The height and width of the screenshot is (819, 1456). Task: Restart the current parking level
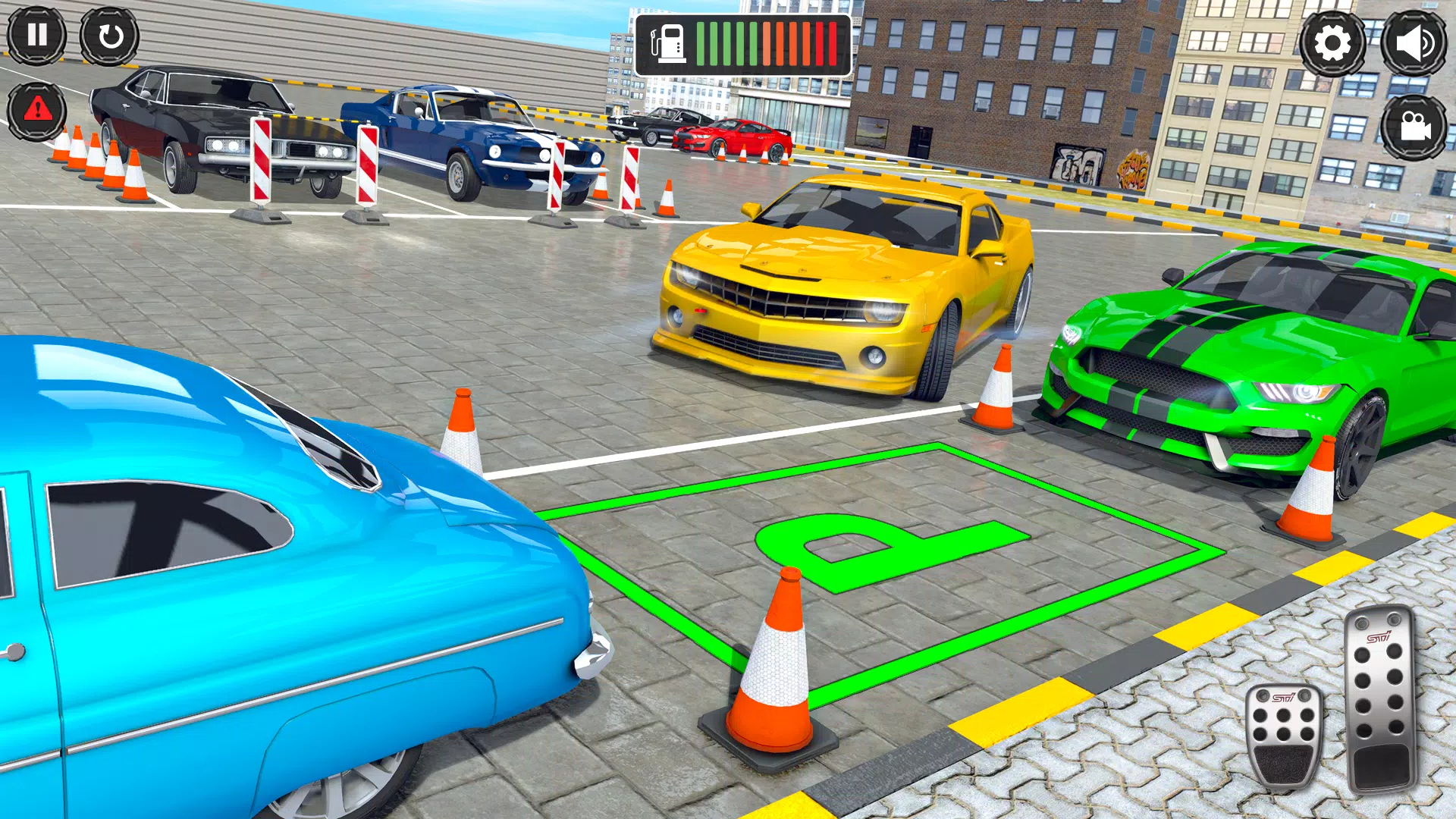pos(108,36)
